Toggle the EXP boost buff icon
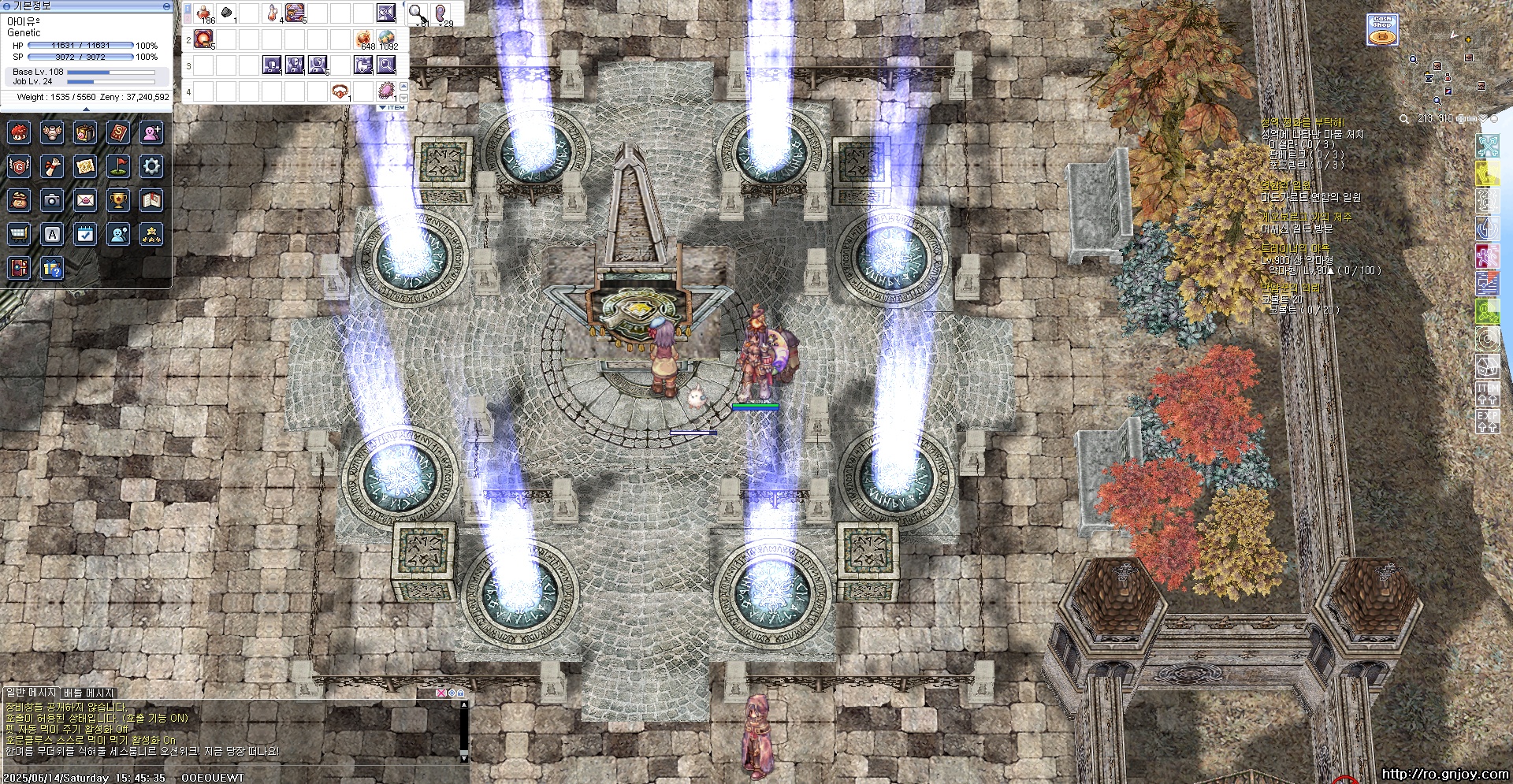 click(x=1487, y=421)
